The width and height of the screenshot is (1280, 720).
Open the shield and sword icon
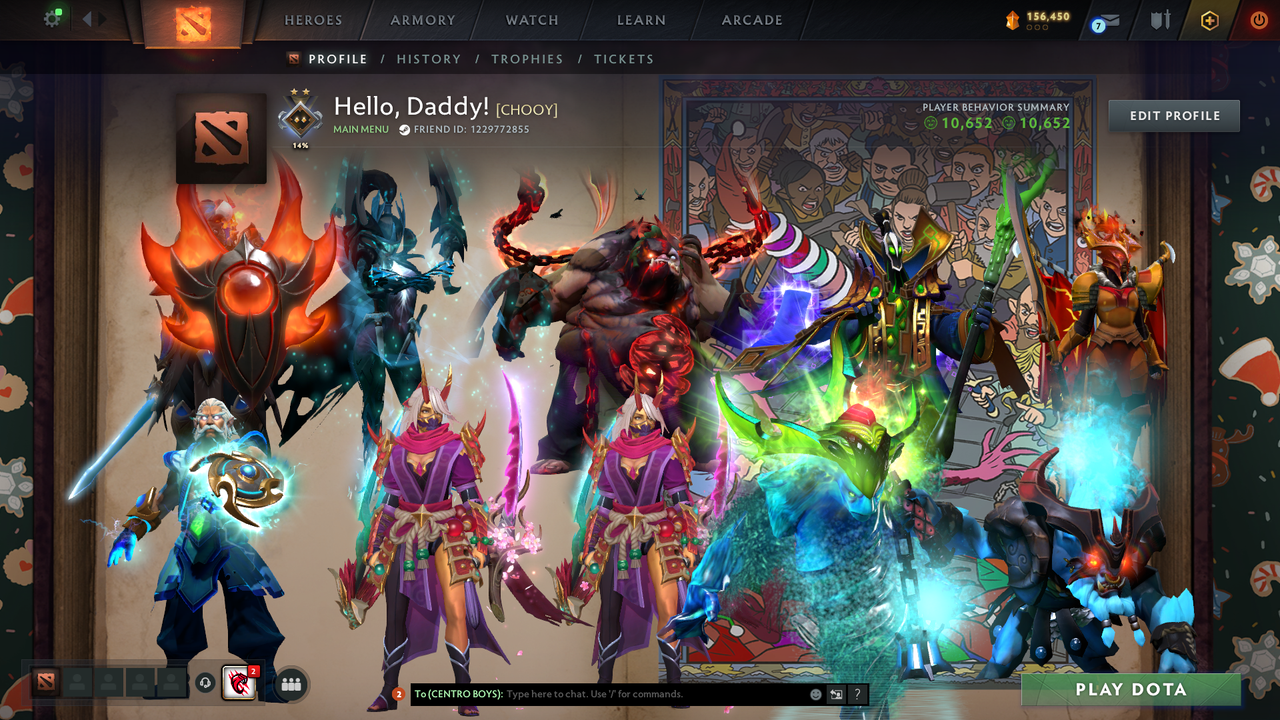tap(1162, 18)
